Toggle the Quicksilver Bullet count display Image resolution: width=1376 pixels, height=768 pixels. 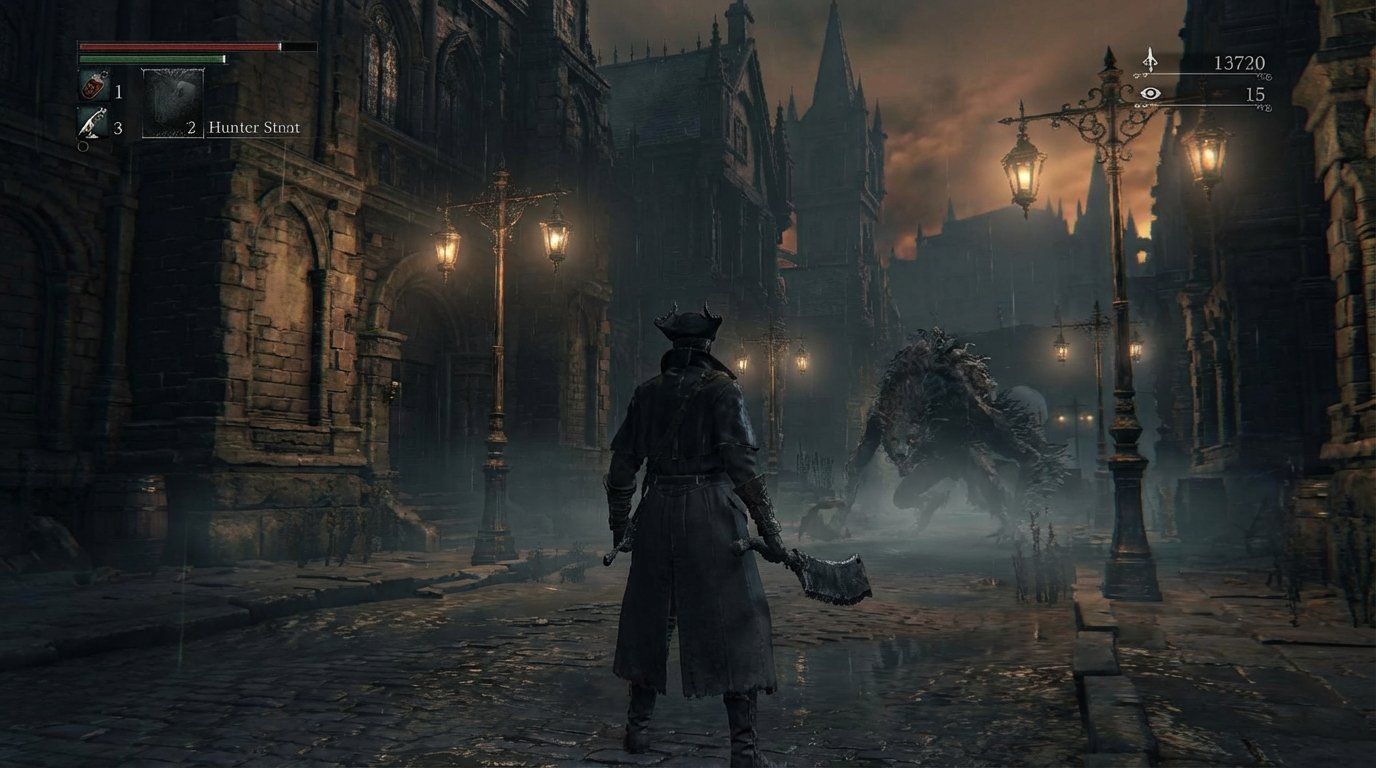(x=119, y=126)
